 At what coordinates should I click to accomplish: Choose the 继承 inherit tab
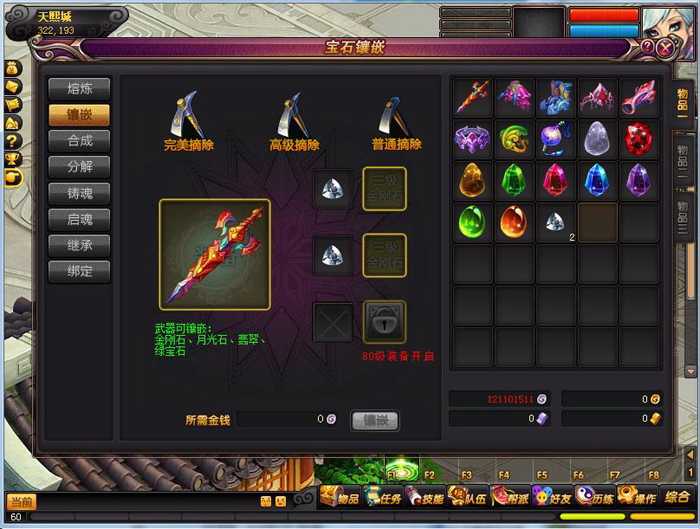click(79, 245)
